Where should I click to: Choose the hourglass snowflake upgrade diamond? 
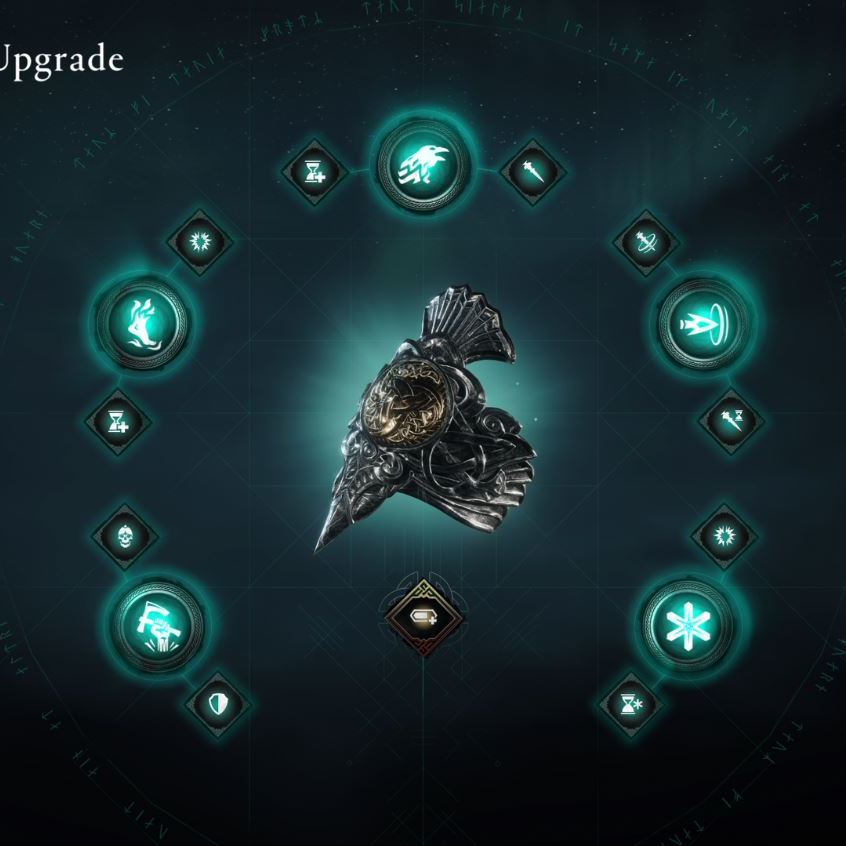630,704
